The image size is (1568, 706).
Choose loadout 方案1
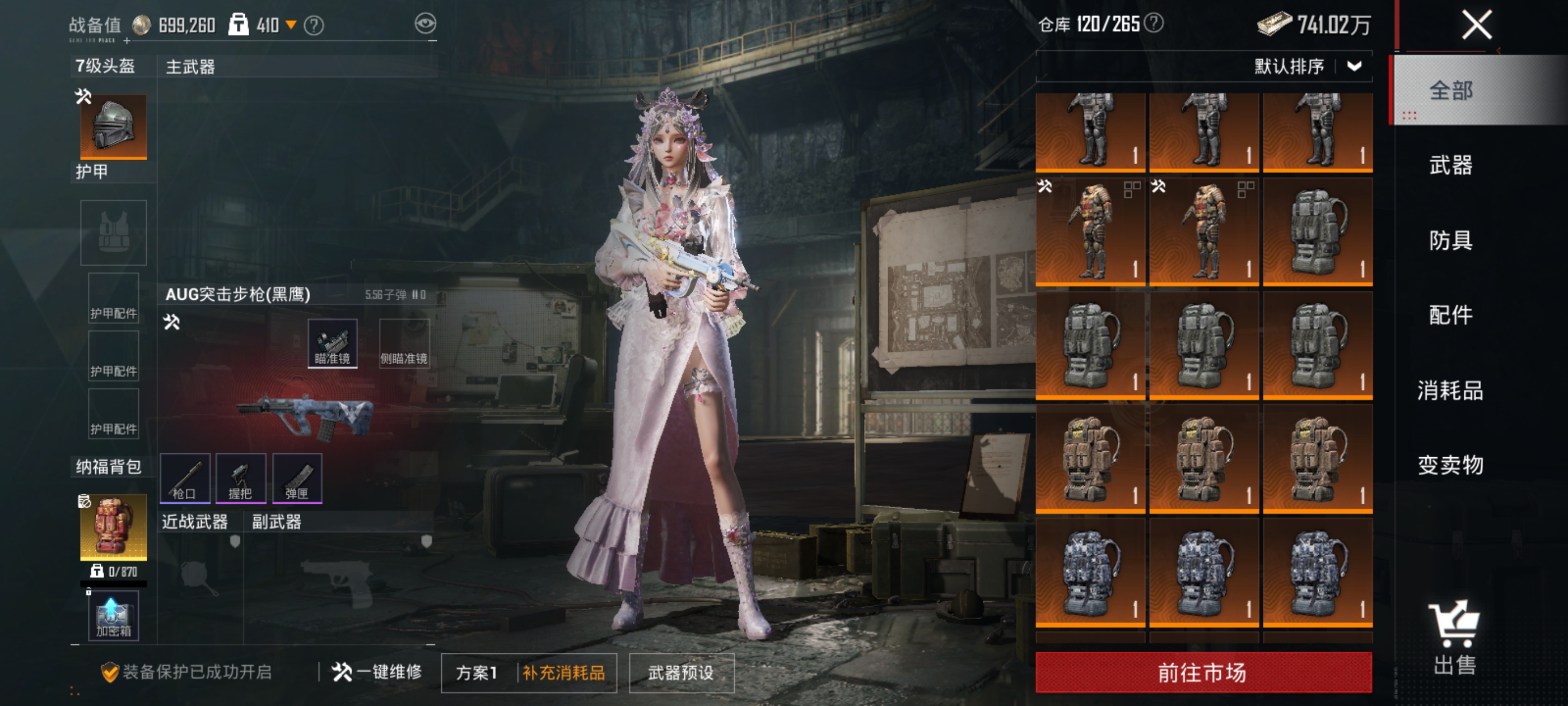[477, 672]
